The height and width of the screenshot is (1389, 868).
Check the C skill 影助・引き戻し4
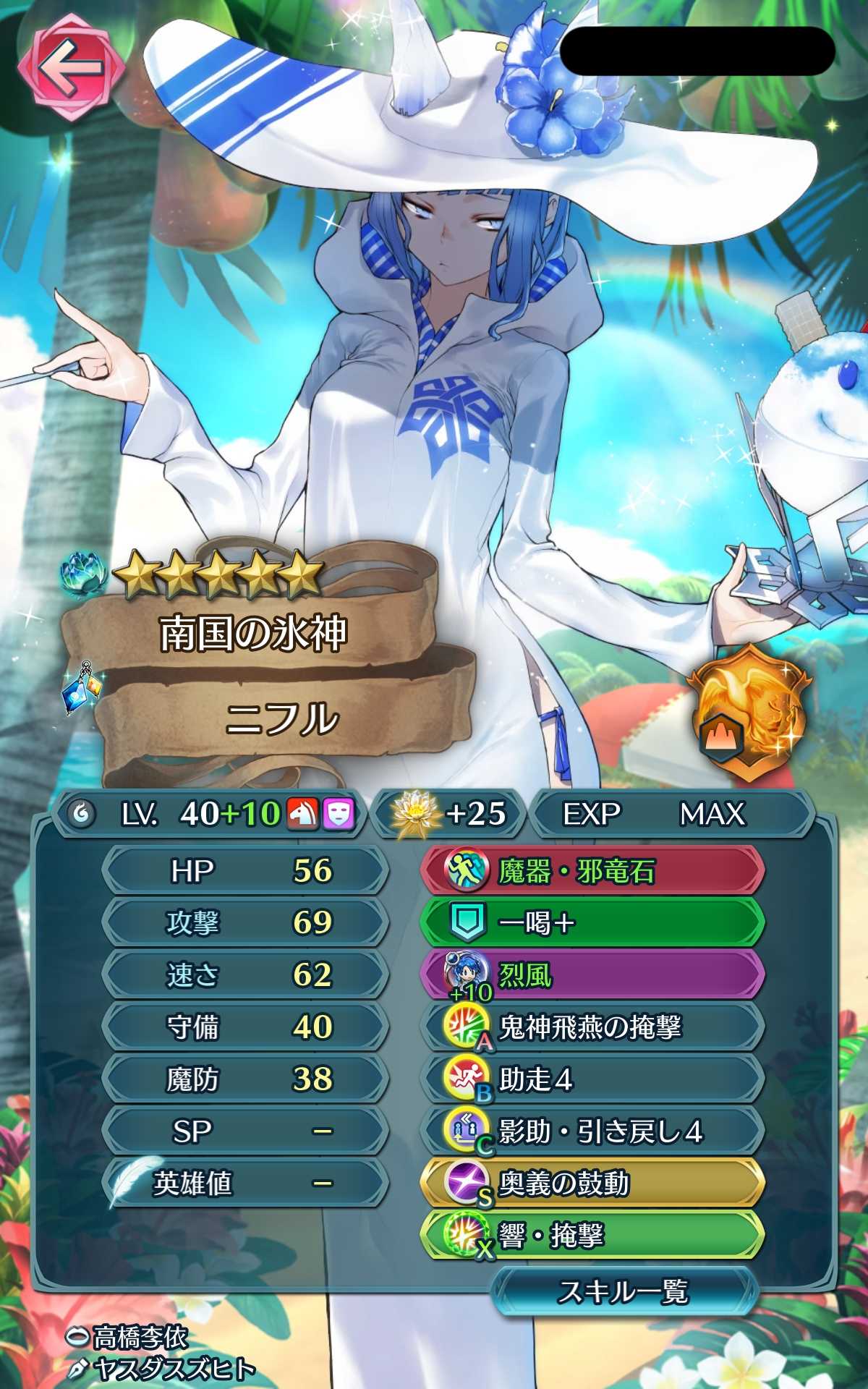tap(592, 1131)
